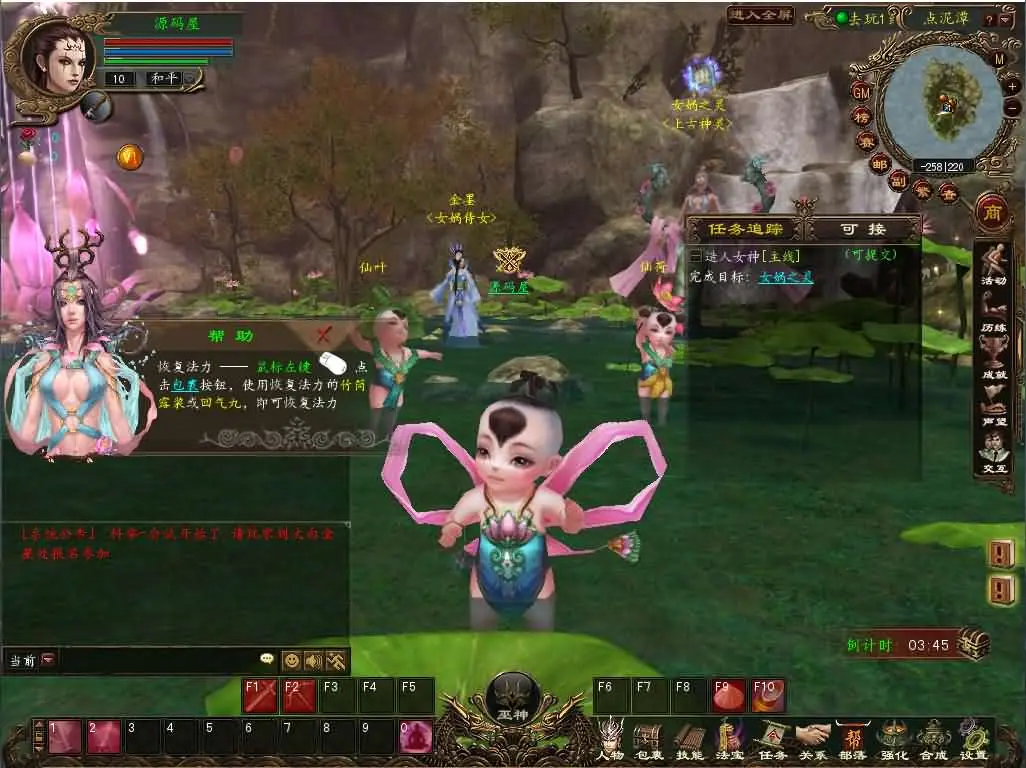
Task: Use the skill in hotbar slot 0
Action: 416,737
